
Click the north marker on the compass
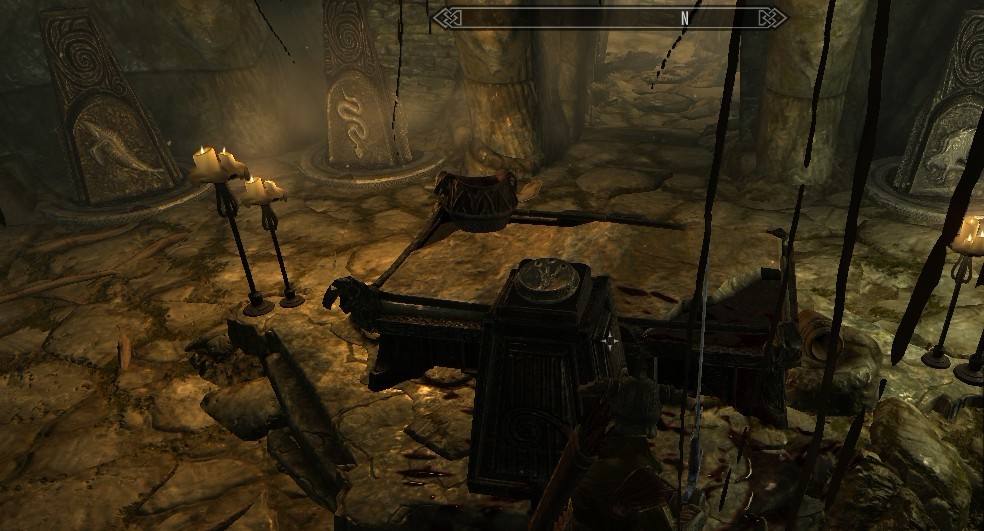(x=685, y=18)
